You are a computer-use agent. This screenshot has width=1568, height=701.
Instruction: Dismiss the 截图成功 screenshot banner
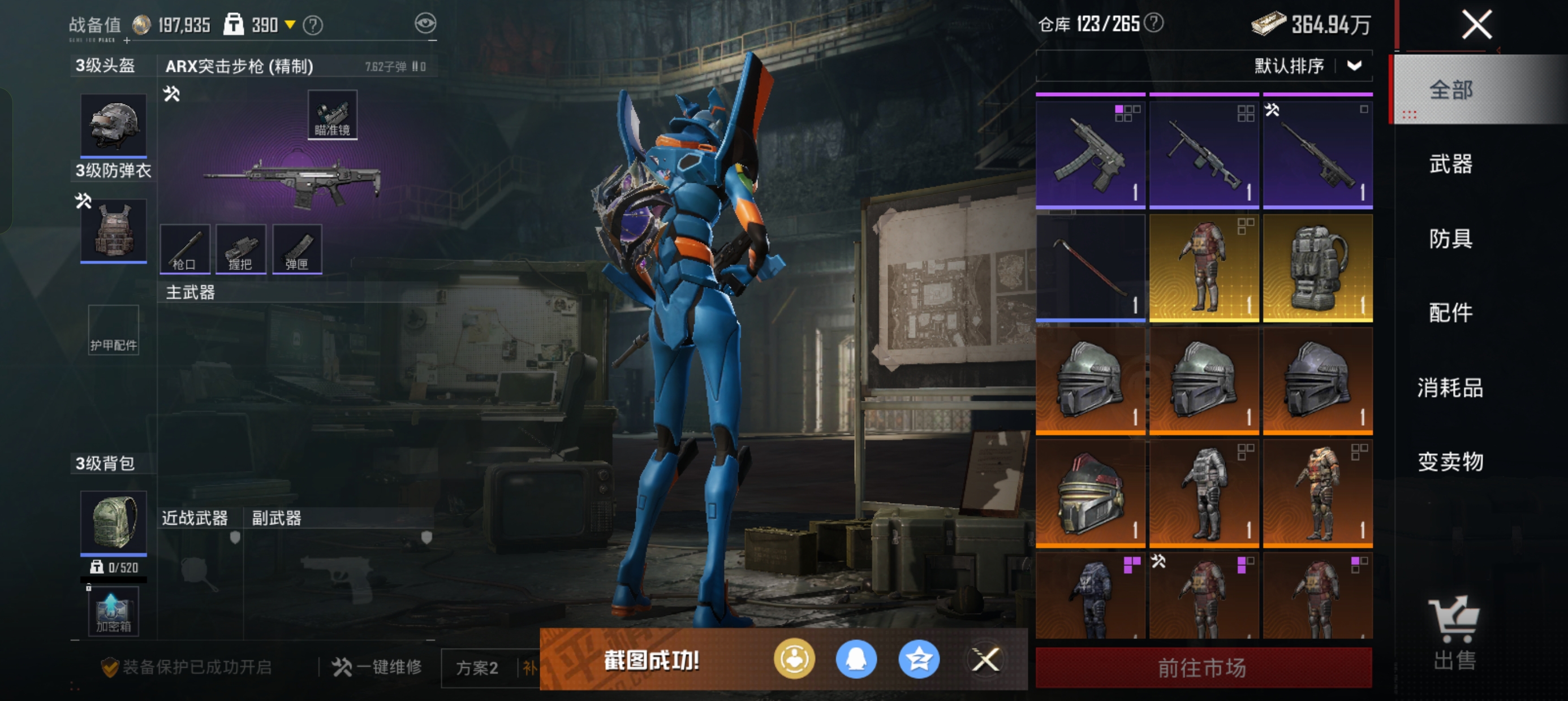tap(985, 659)
